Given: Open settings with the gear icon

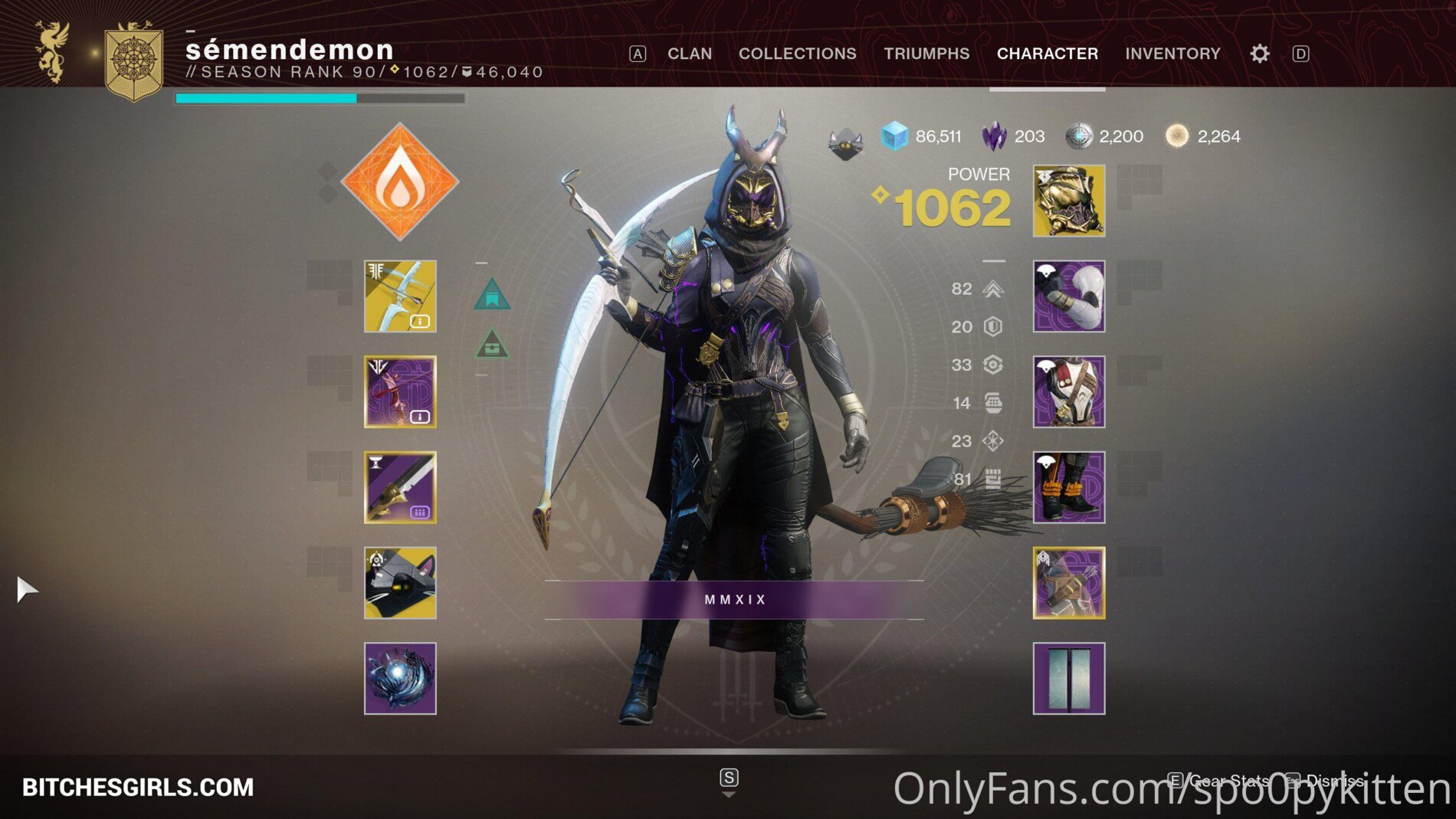Looking at the screenshot, I should 1259,54.
